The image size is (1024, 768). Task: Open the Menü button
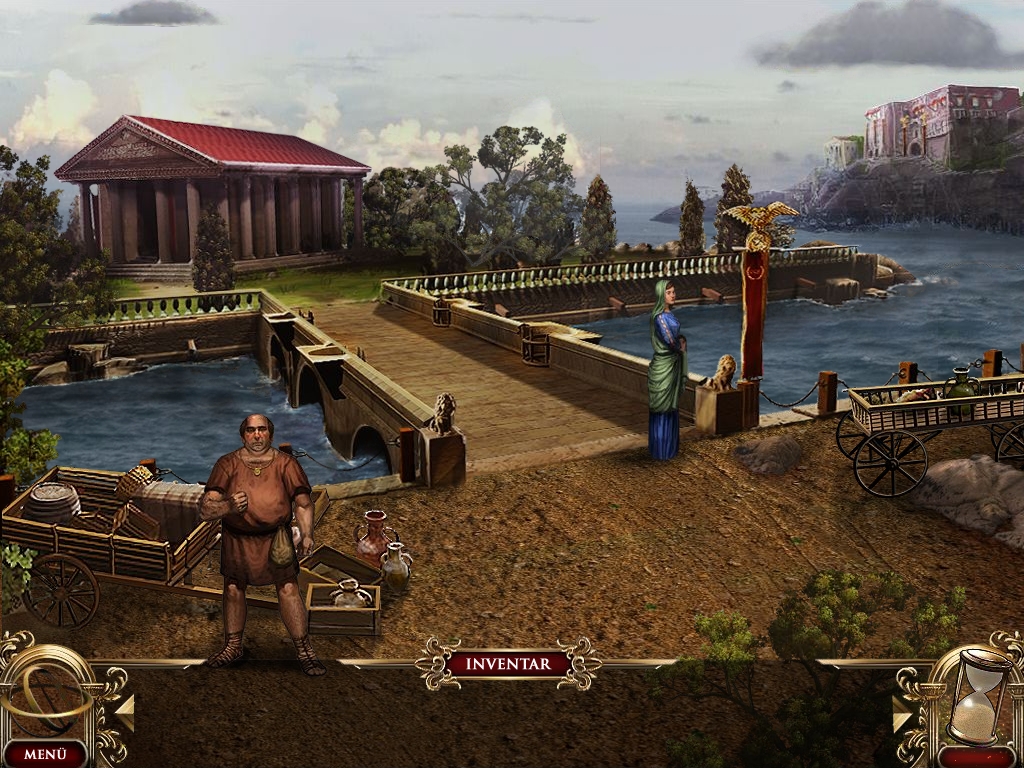[x=43, y=754]
